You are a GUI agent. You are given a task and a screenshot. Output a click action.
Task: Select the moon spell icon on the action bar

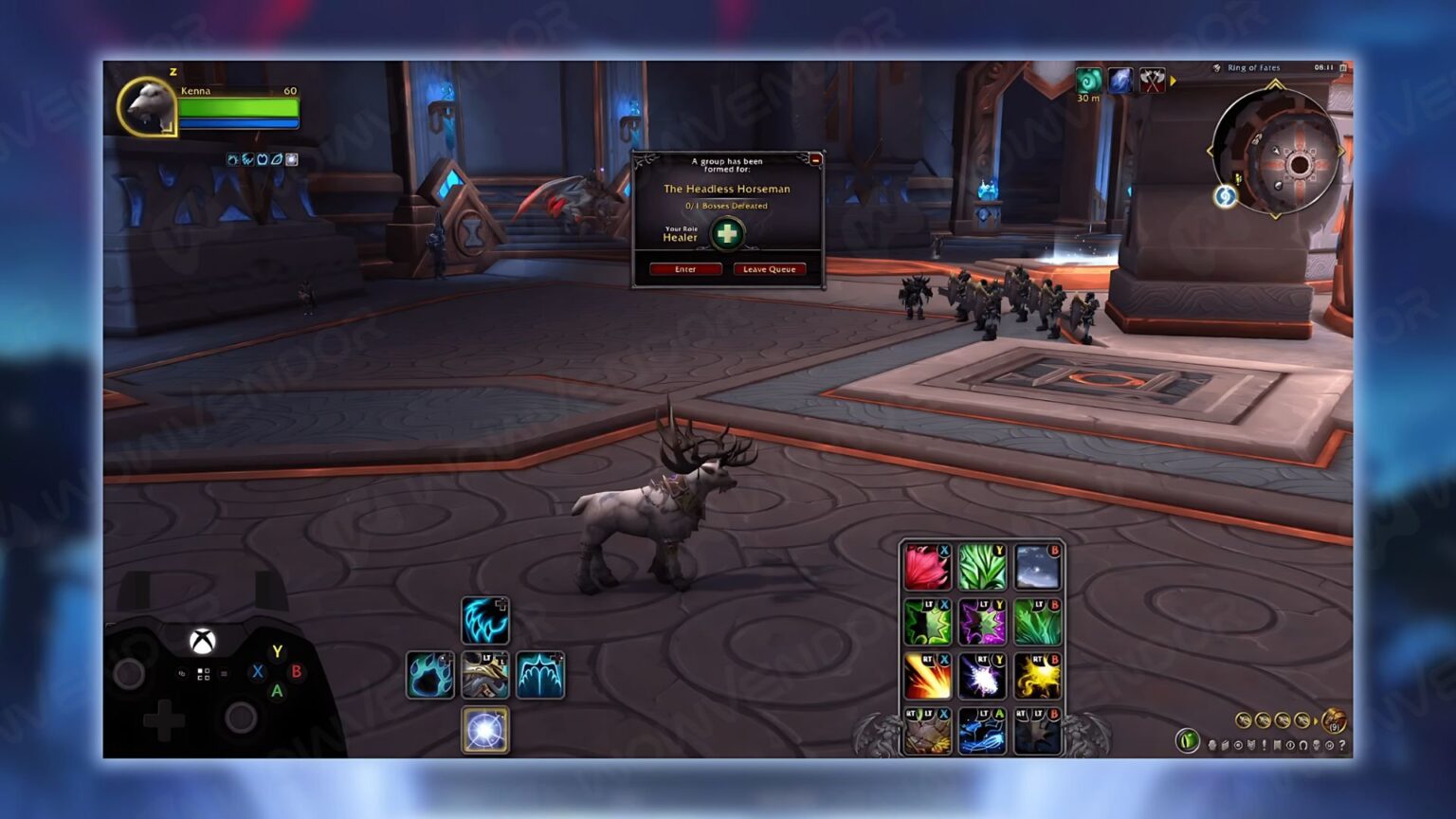pyautogui.click(x=1040, y=564)
